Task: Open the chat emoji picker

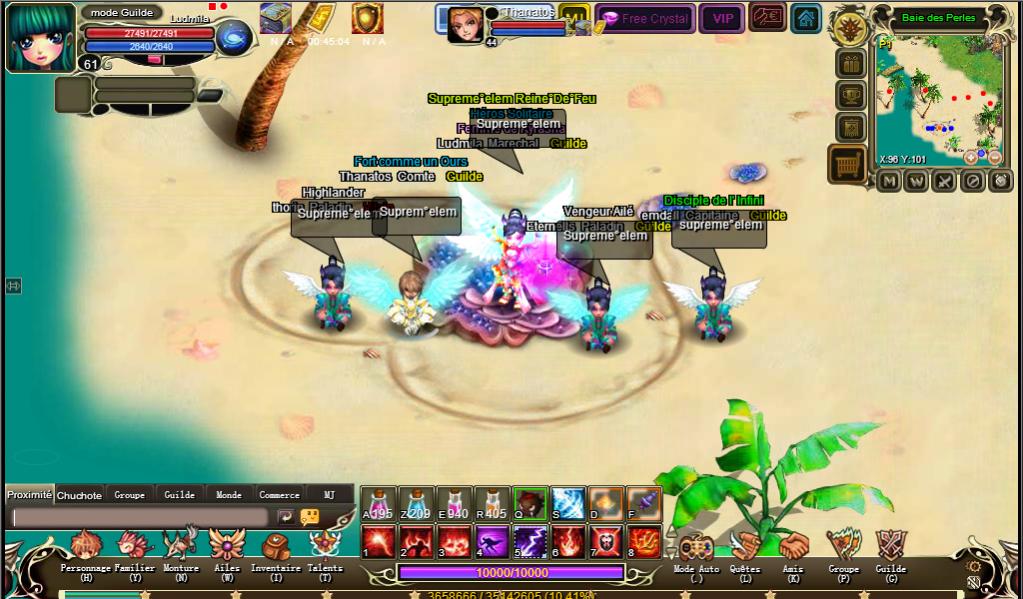Action: 310,517
